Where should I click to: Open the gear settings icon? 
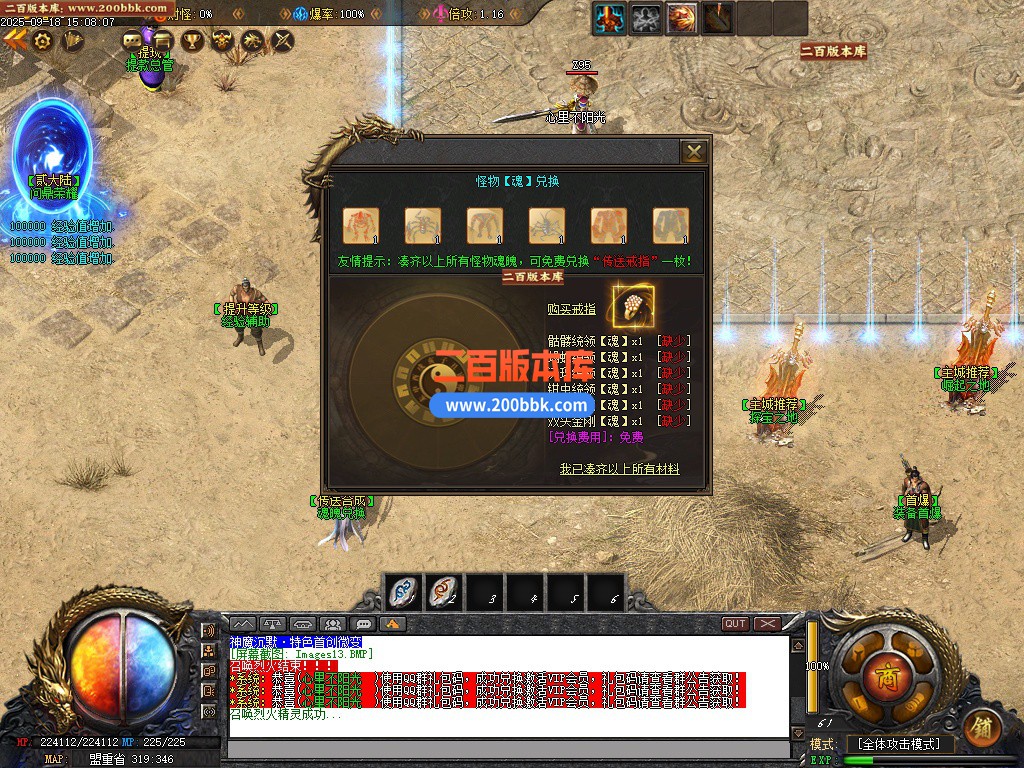click(x=42, y=41)
